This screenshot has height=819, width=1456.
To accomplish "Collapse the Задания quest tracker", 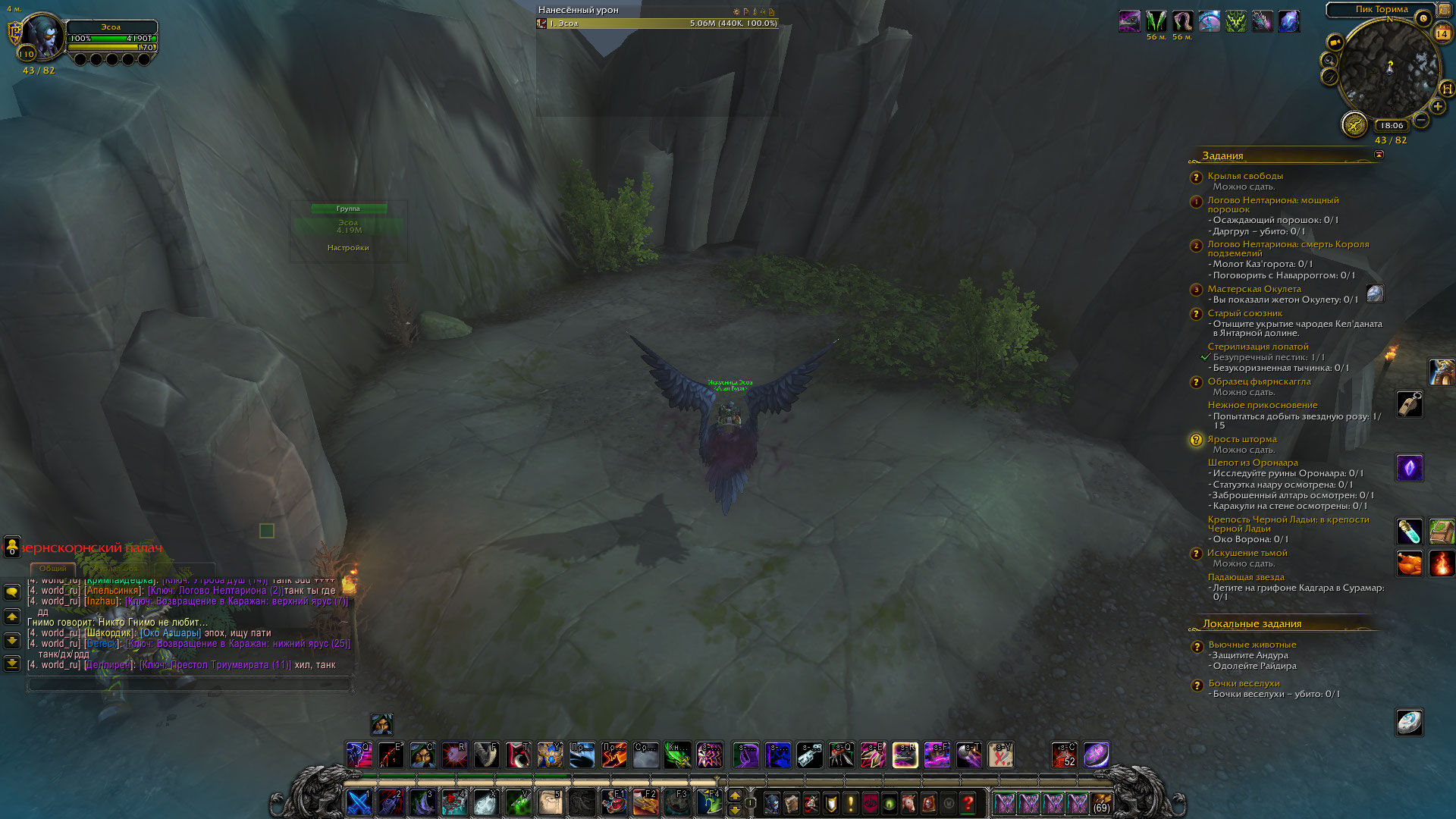I will pyautogui.click(x=1379, y=155).
